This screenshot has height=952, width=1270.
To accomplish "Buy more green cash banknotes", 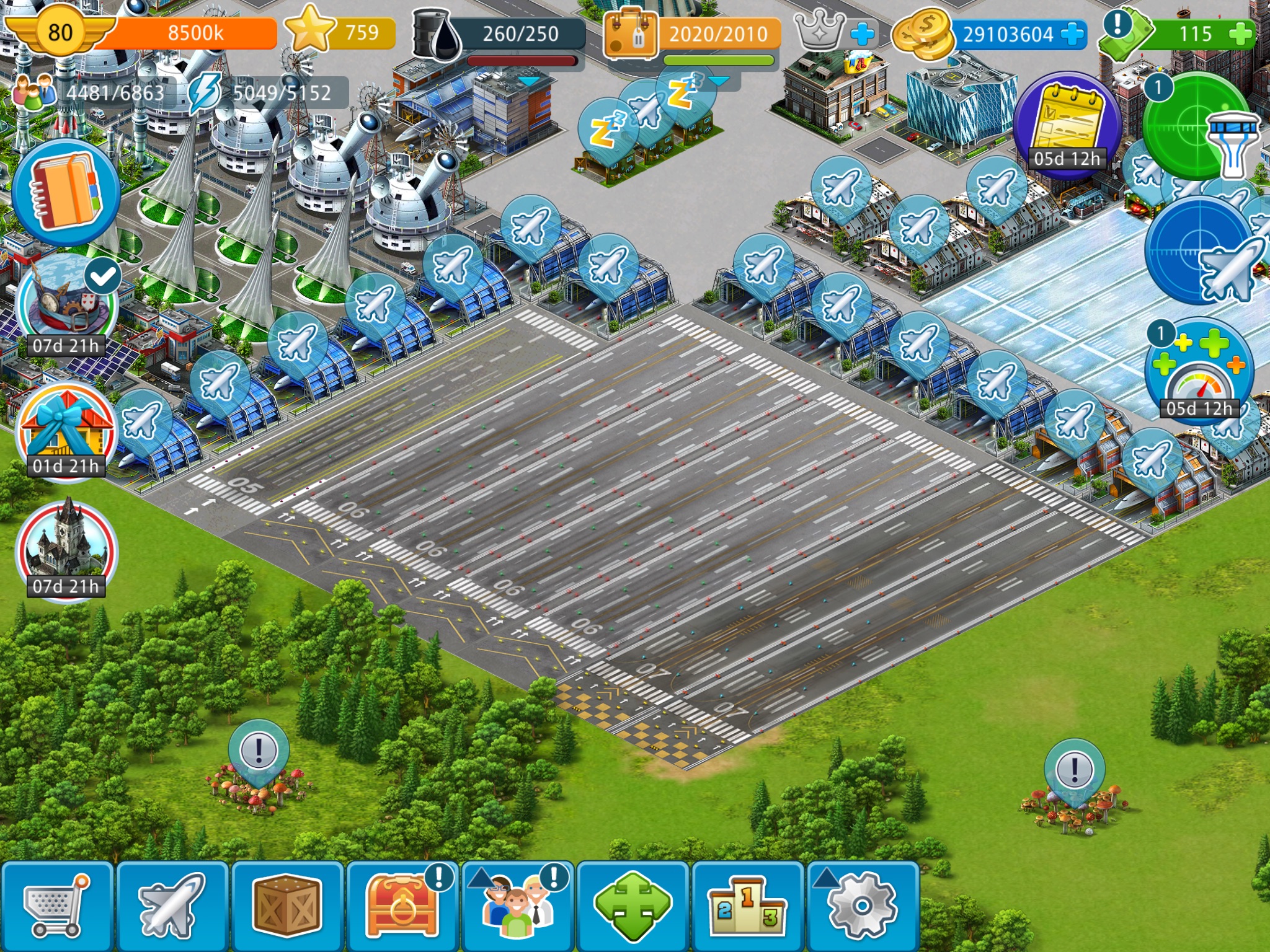I will click(x=1240, y=33).
